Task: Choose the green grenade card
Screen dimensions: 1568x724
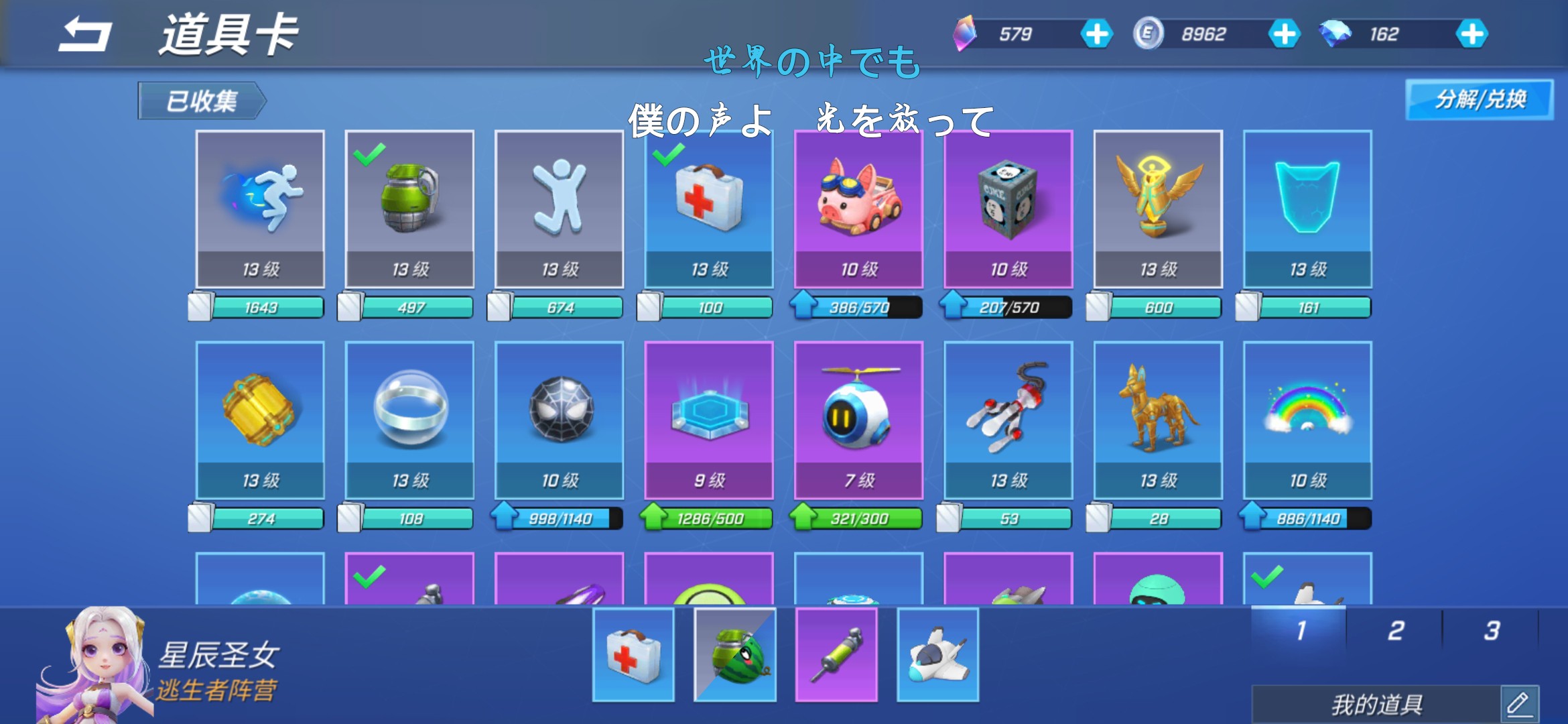Action: point(409,209)
